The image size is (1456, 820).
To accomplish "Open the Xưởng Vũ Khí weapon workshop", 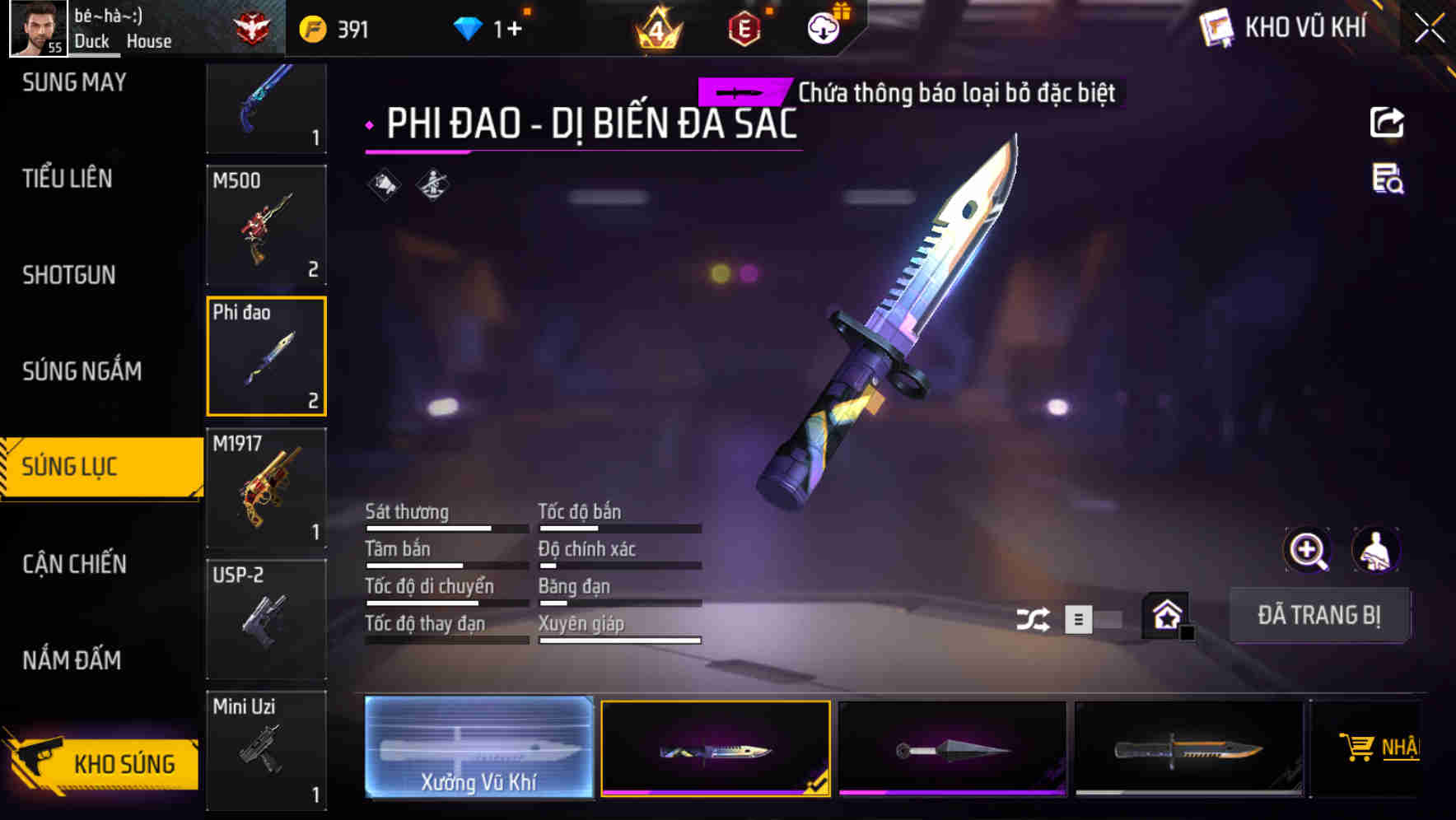I will pyautogui.click(x=477, y=748).
